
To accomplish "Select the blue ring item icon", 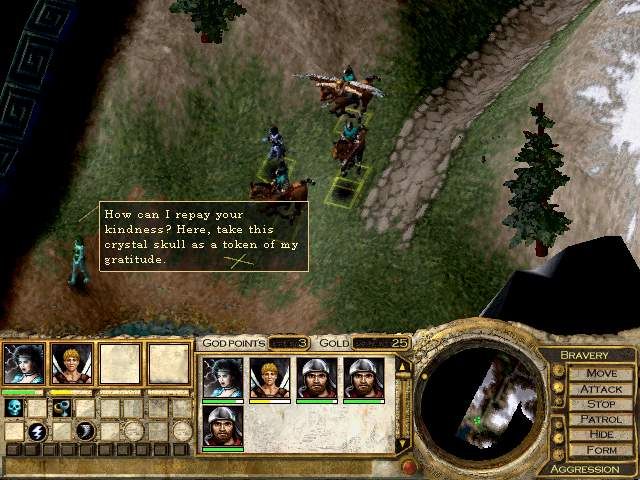I will point(62,408).
